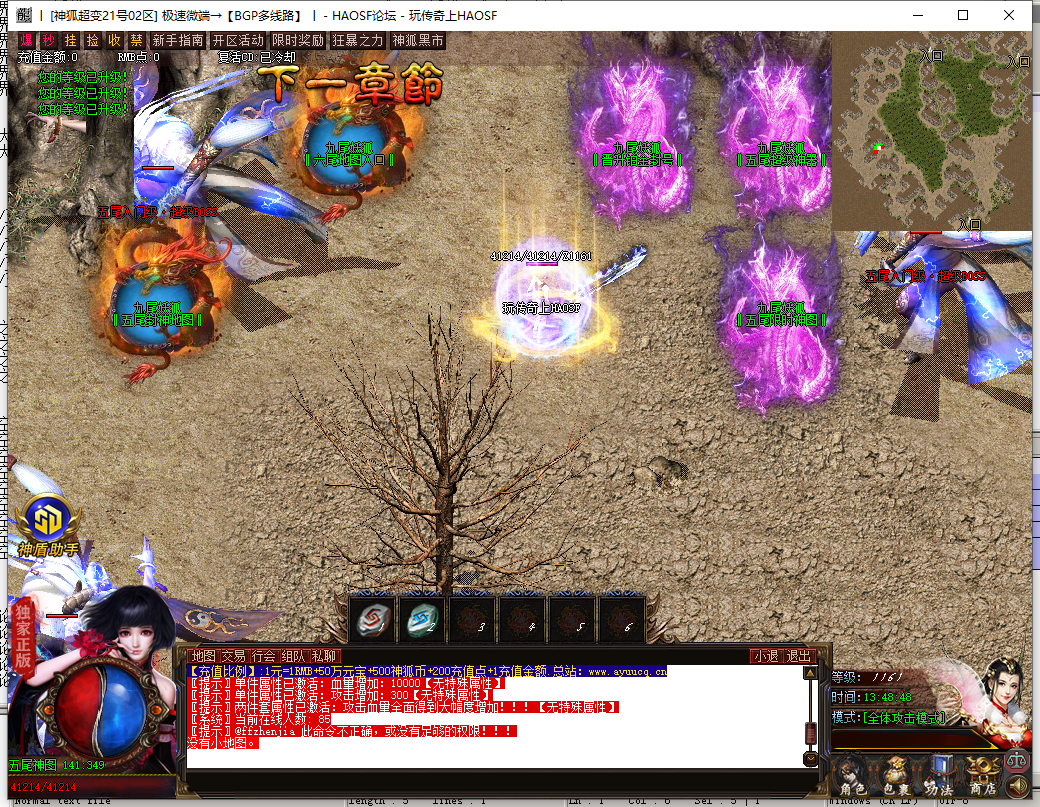The height and width of the screenshot is (807, 1040).
Task: Switch to the 私聊 private chat tab
Action: click(324, 656)
